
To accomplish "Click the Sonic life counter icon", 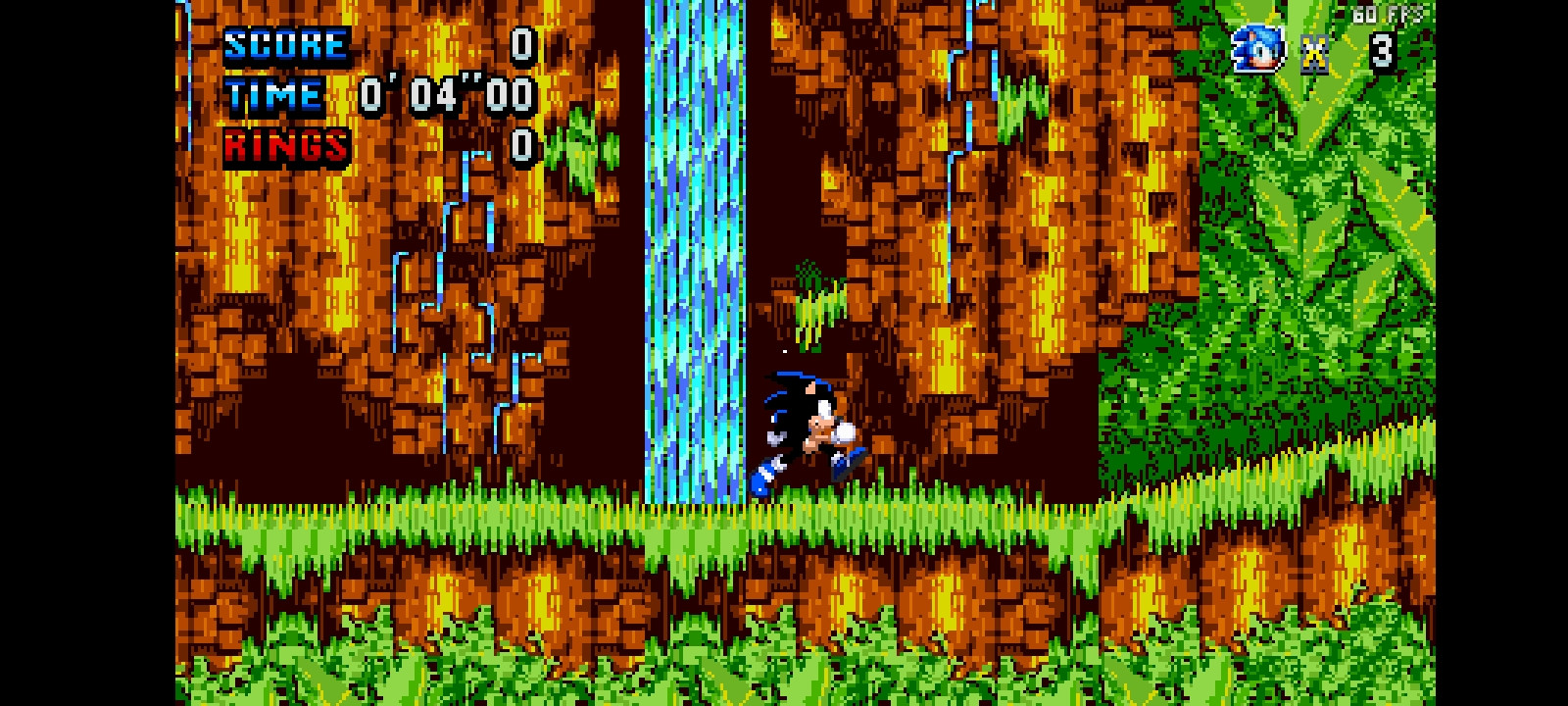I will (x=1260, y=46).
